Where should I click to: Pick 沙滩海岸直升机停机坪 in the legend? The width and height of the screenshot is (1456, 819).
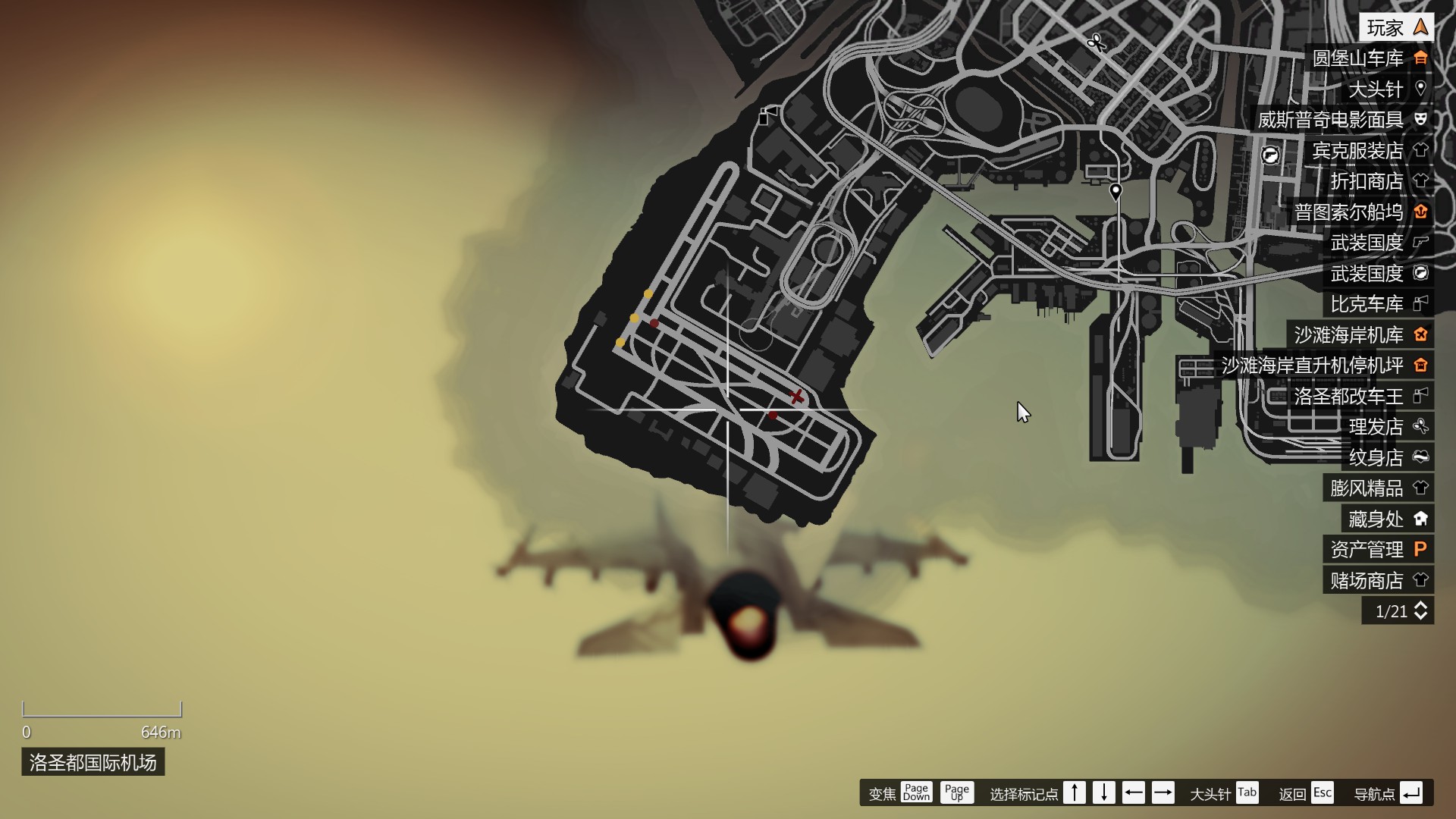(x=1323, y=366)
